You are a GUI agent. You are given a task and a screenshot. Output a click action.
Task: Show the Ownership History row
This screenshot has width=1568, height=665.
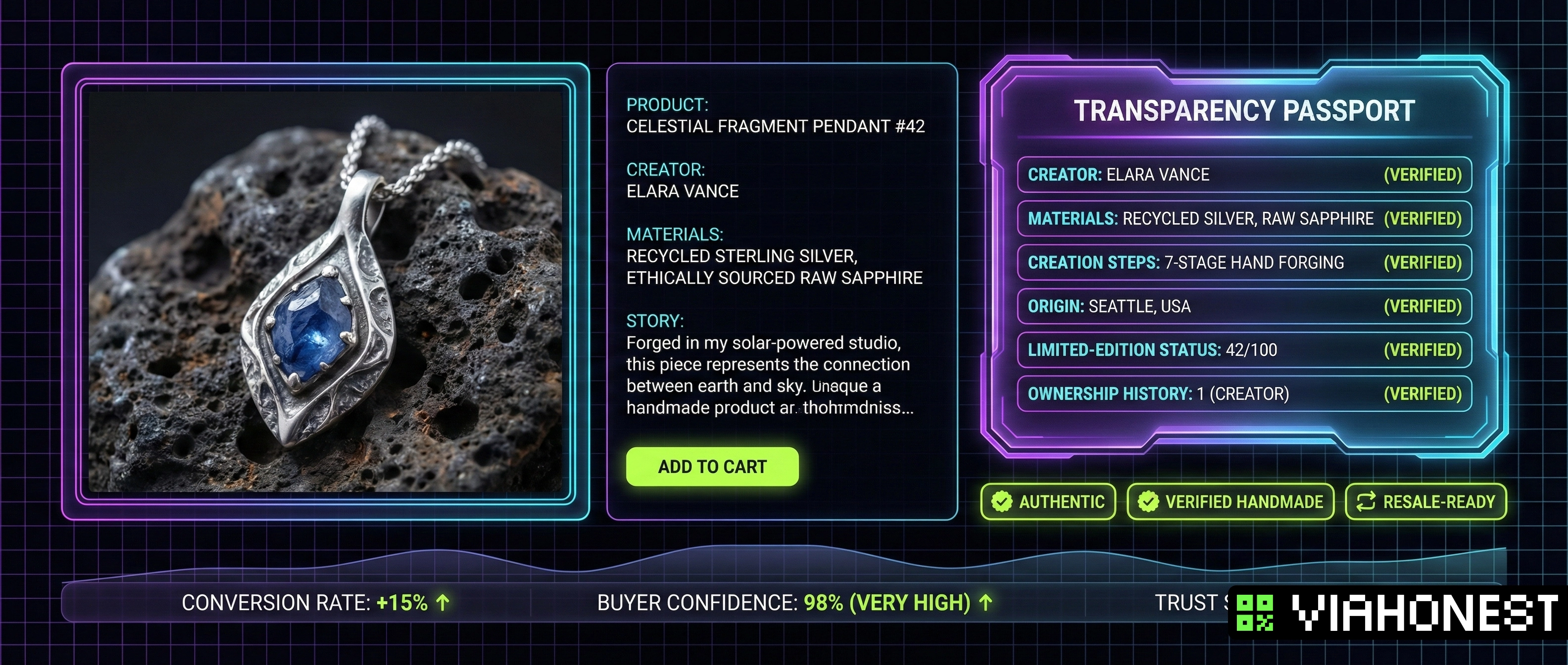(1244, 394)
